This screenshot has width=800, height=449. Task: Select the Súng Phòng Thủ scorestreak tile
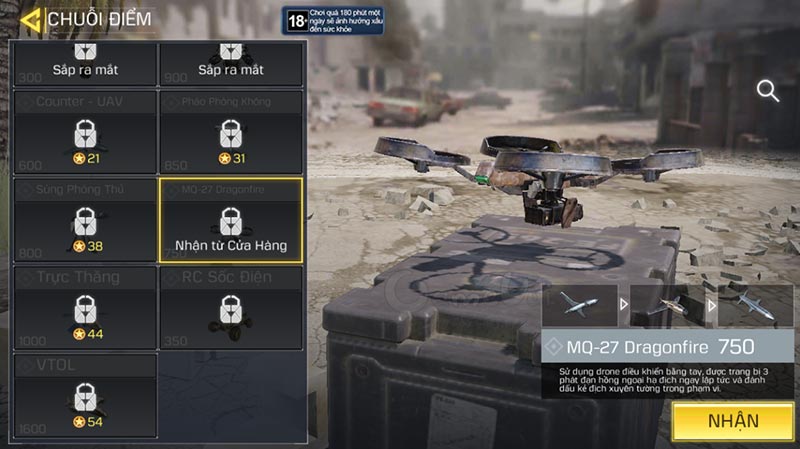click(85, 220)
